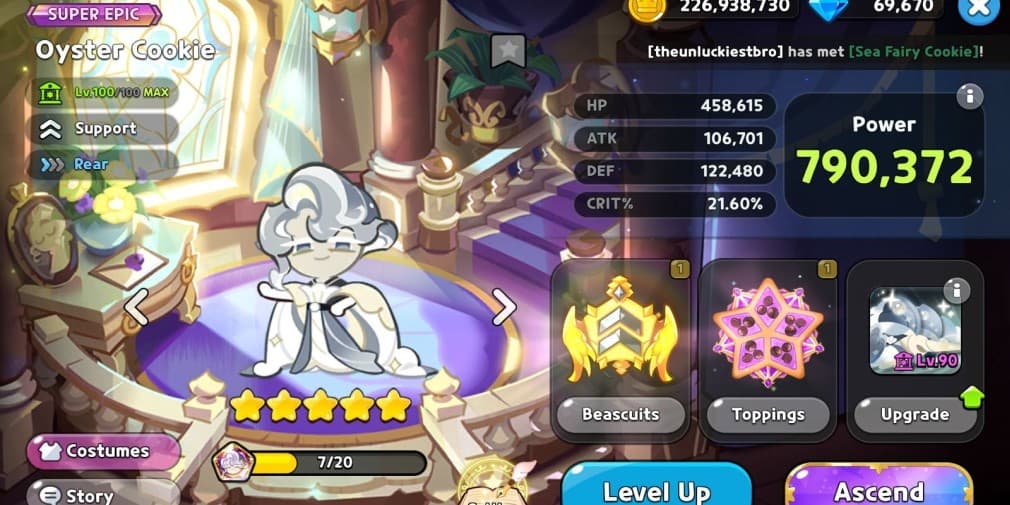Open the Costumes menu
Screen dimensions: 1010x505
coord(103,451)
